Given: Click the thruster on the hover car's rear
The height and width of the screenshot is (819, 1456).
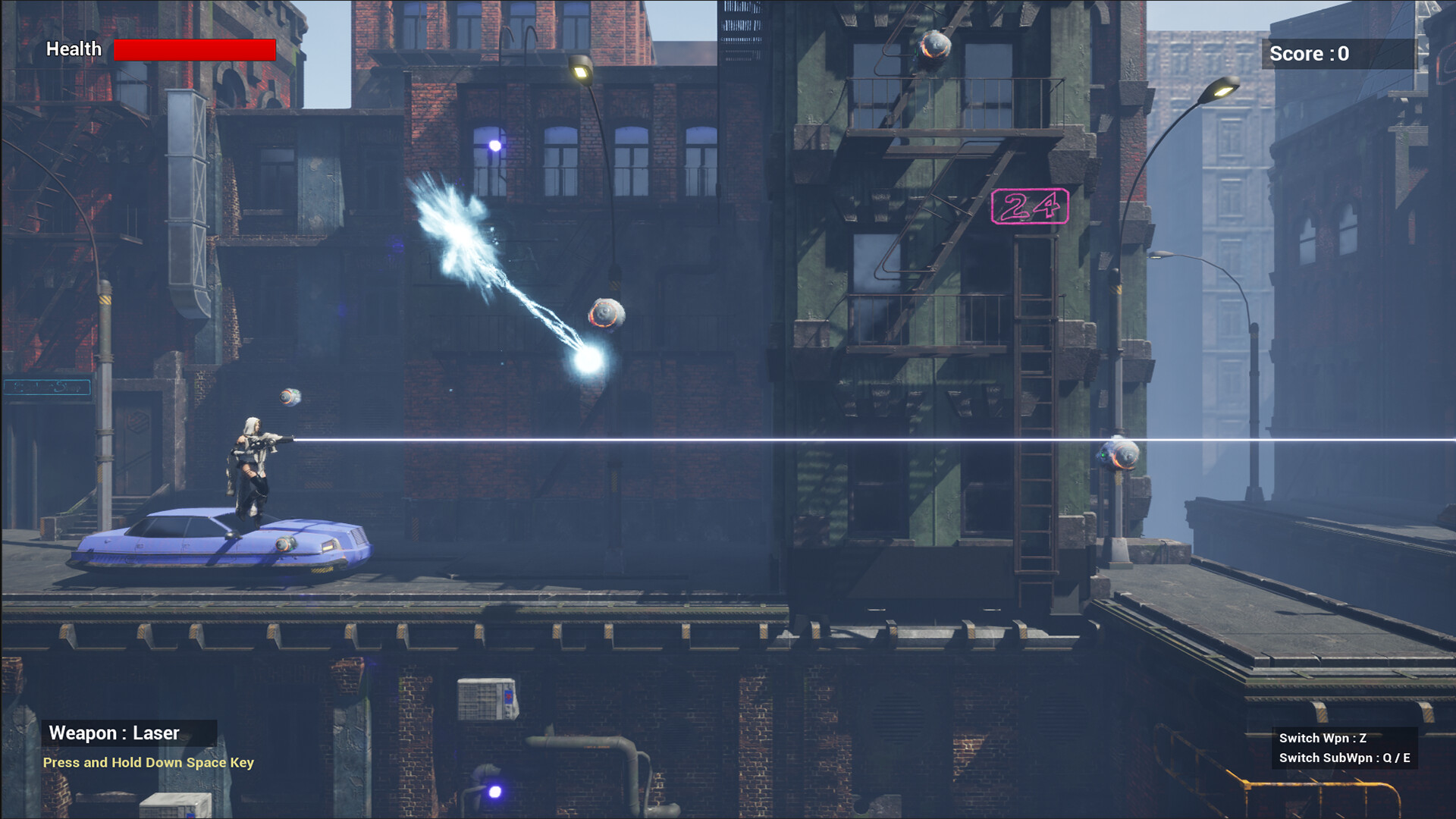Looking at the screenshot, I should click(x=285, y=543).
